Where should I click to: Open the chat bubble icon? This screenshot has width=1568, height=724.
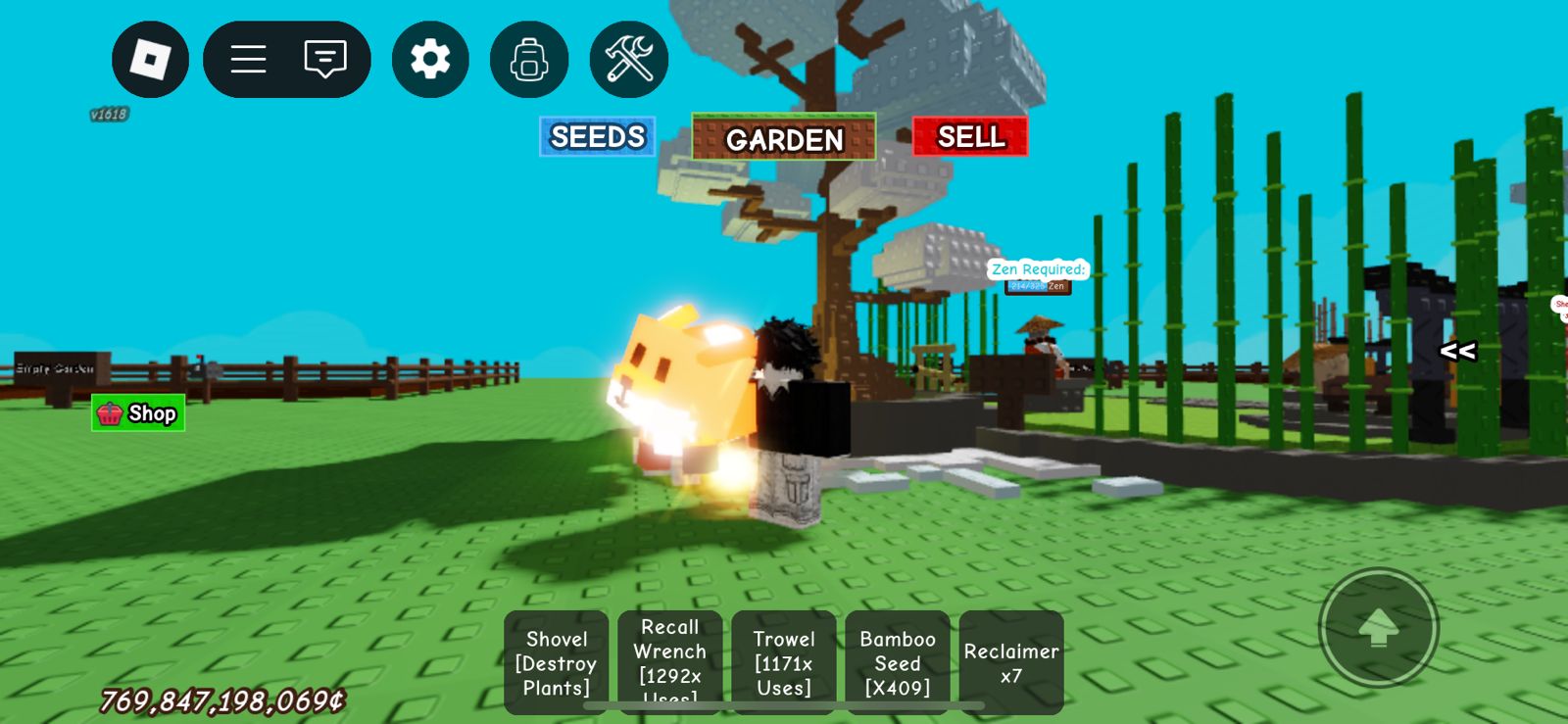click(323, 59)
